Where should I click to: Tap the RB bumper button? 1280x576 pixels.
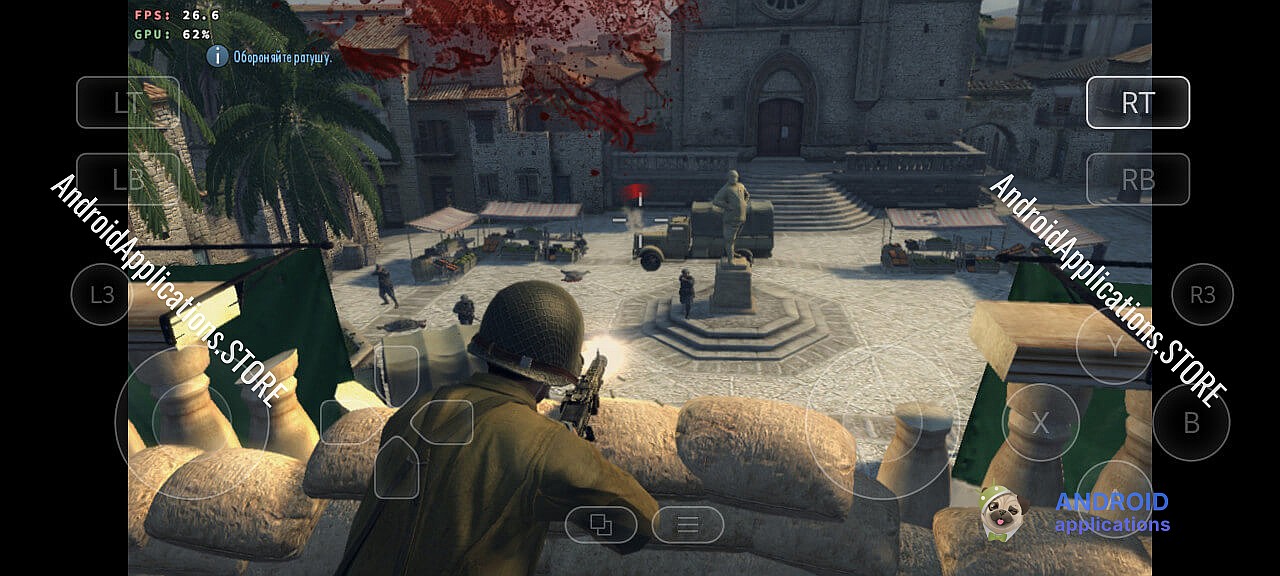1137,179
